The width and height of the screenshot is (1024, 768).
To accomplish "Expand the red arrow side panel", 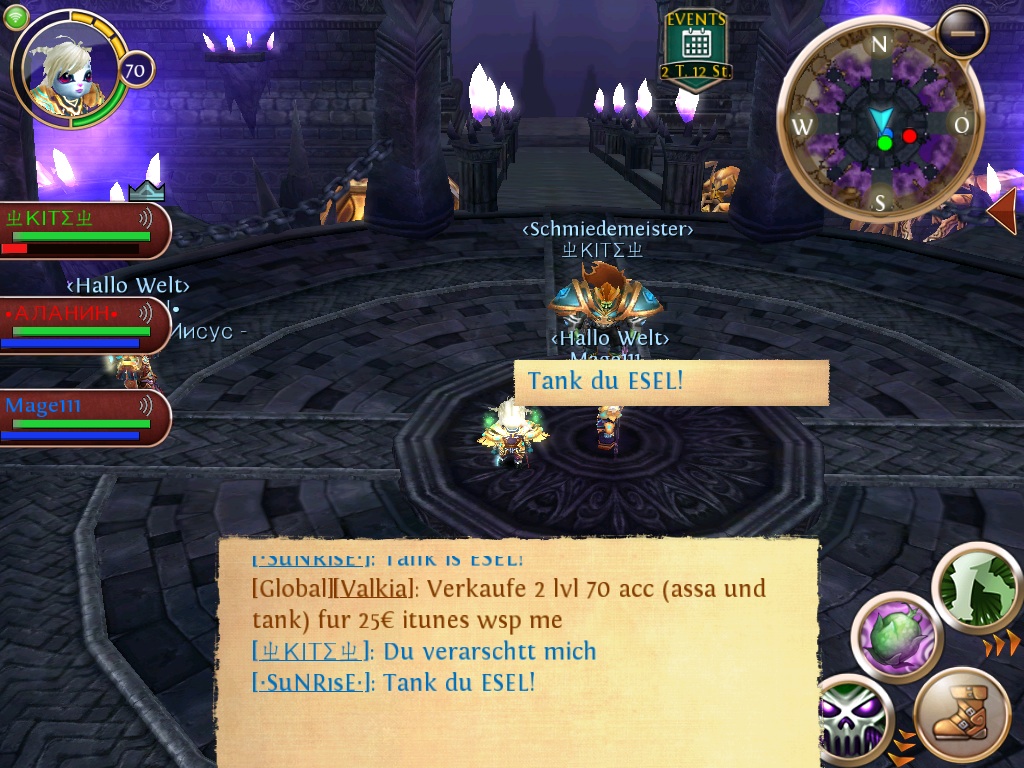I will [x=1002, y=211].
